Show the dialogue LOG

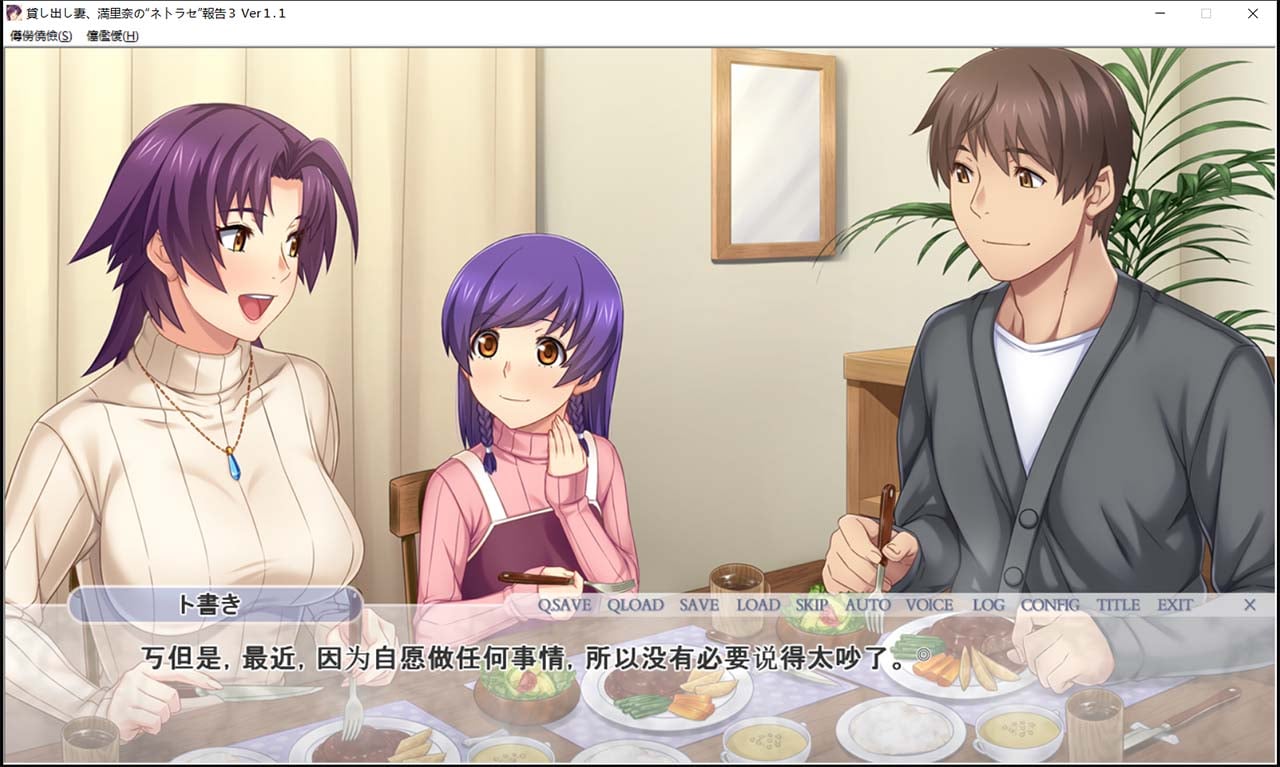click(988, 605)
